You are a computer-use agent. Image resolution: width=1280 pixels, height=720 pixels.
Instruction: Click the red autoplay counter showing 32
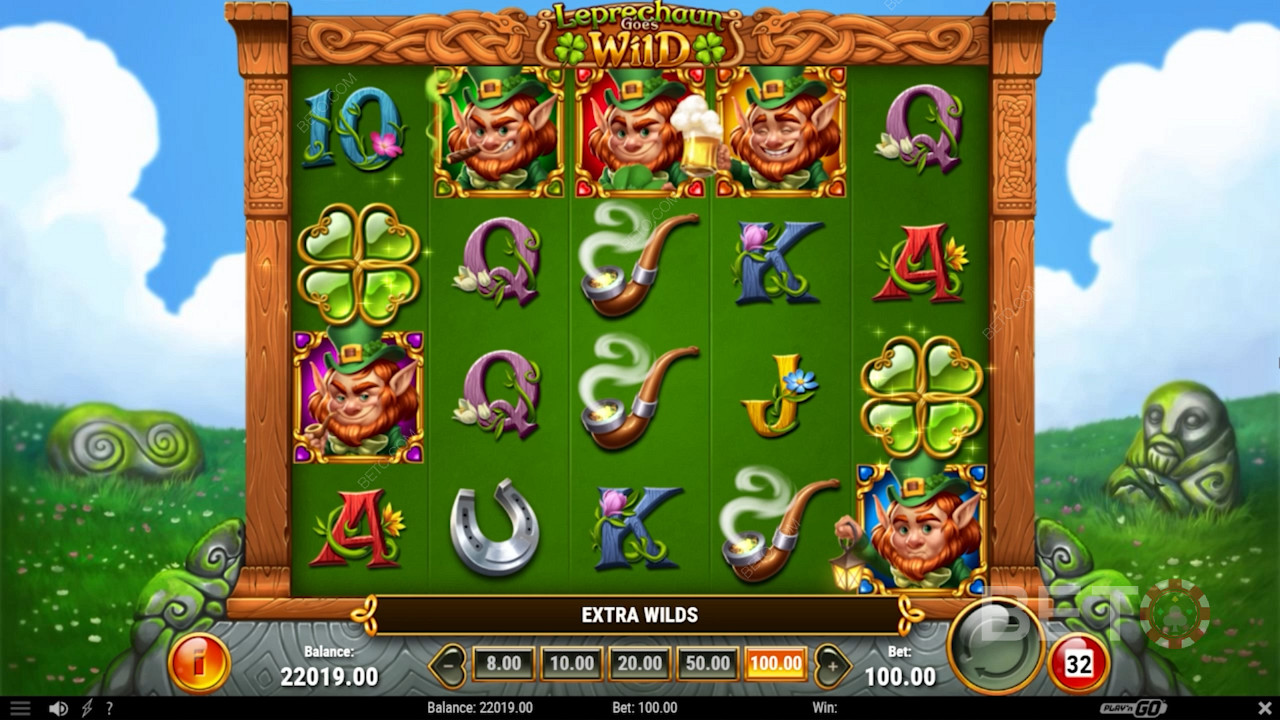[x=1078, y=663]
